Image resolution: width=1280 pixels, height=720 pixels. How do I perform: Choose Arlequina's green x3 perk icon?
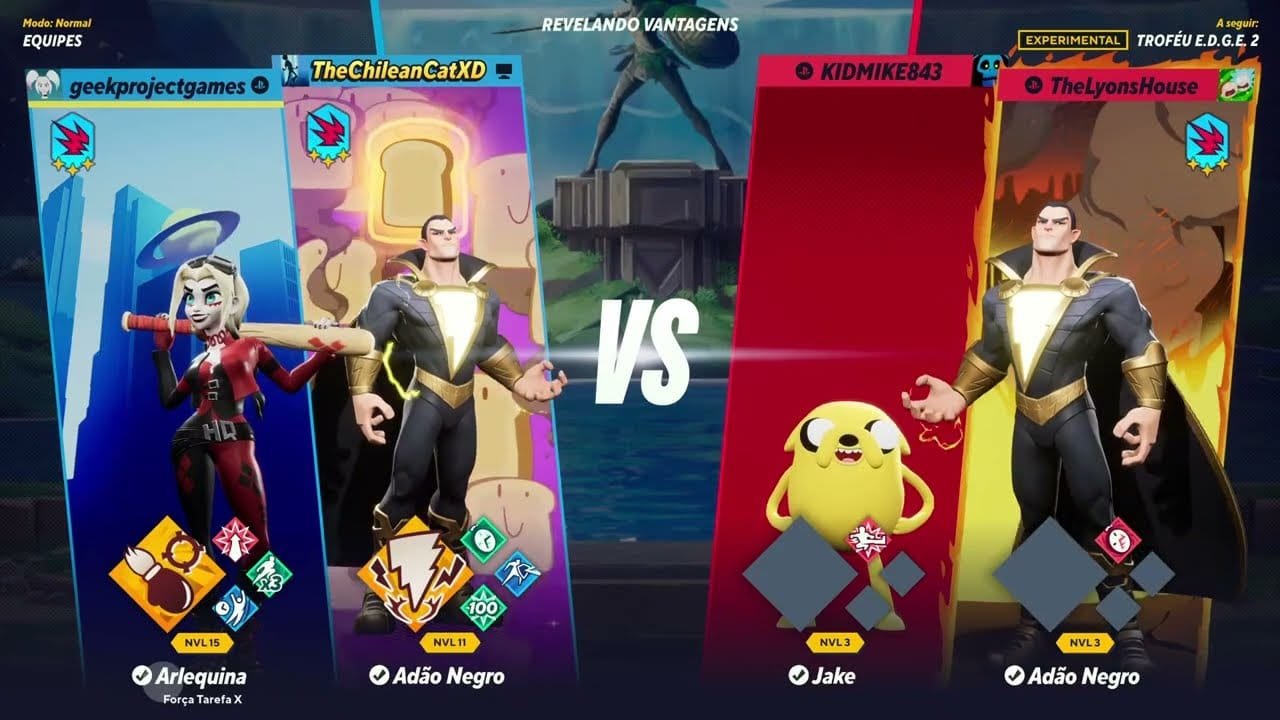point(269,574)
